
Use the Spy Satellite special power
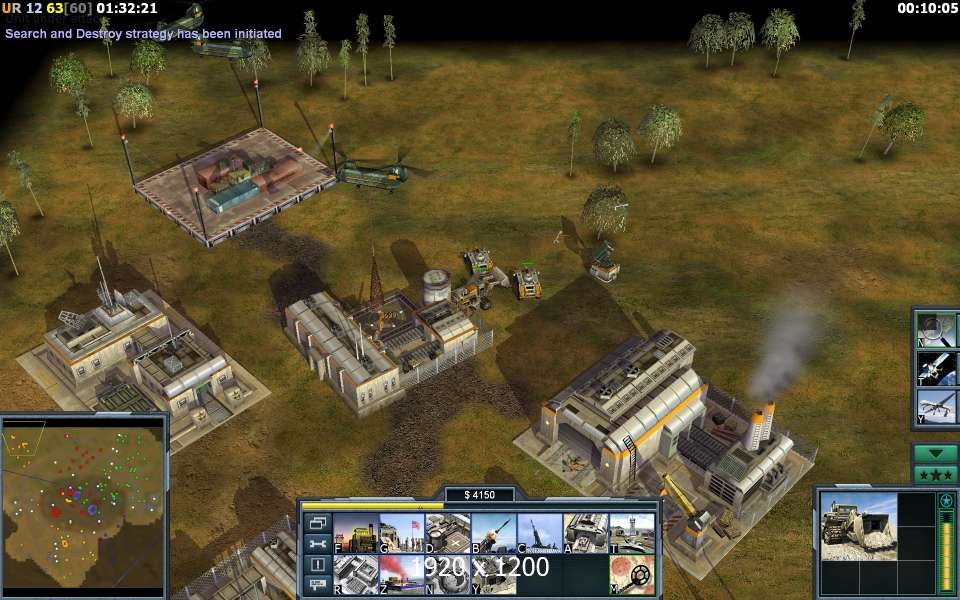tap(937, 368)
